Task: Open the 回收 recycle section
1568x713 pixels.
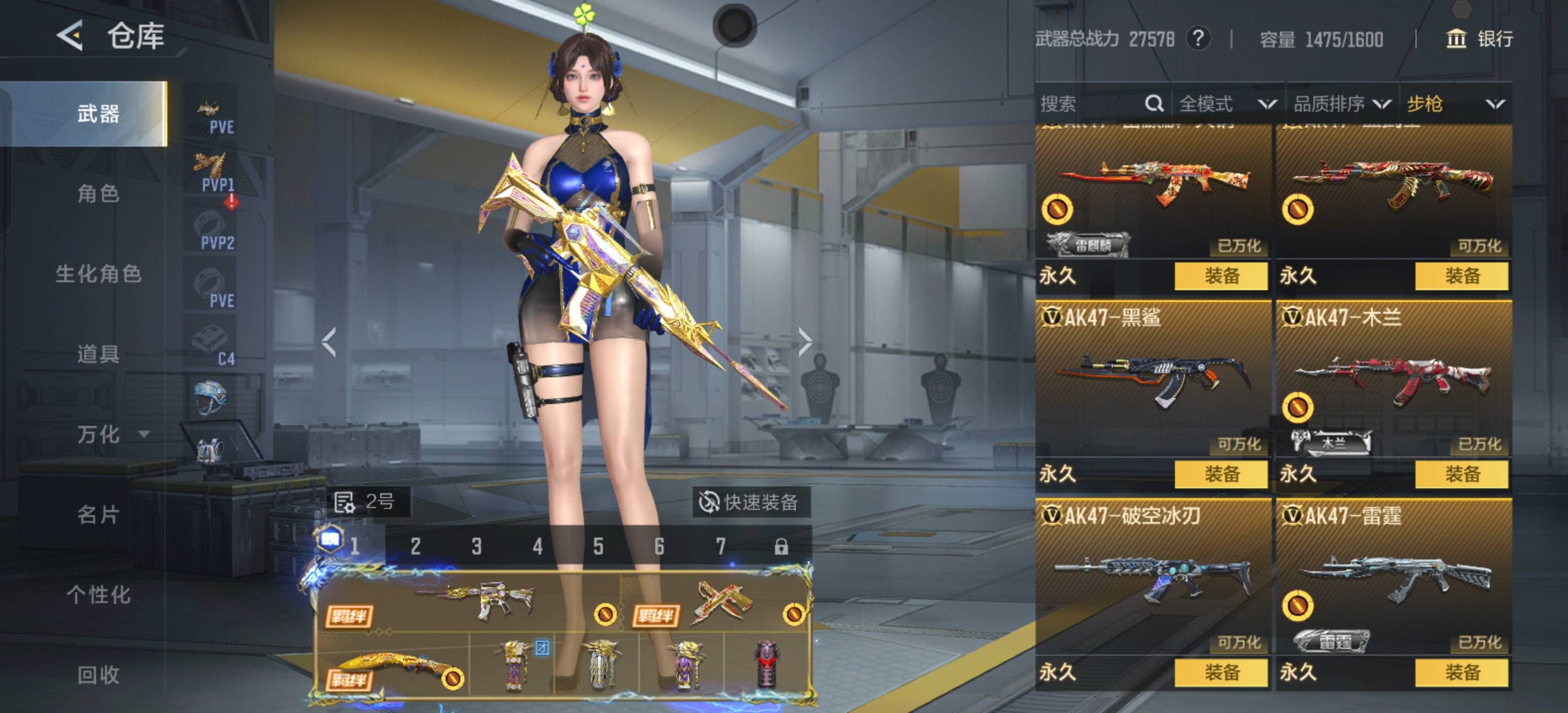Action: (x=98, y=675)
